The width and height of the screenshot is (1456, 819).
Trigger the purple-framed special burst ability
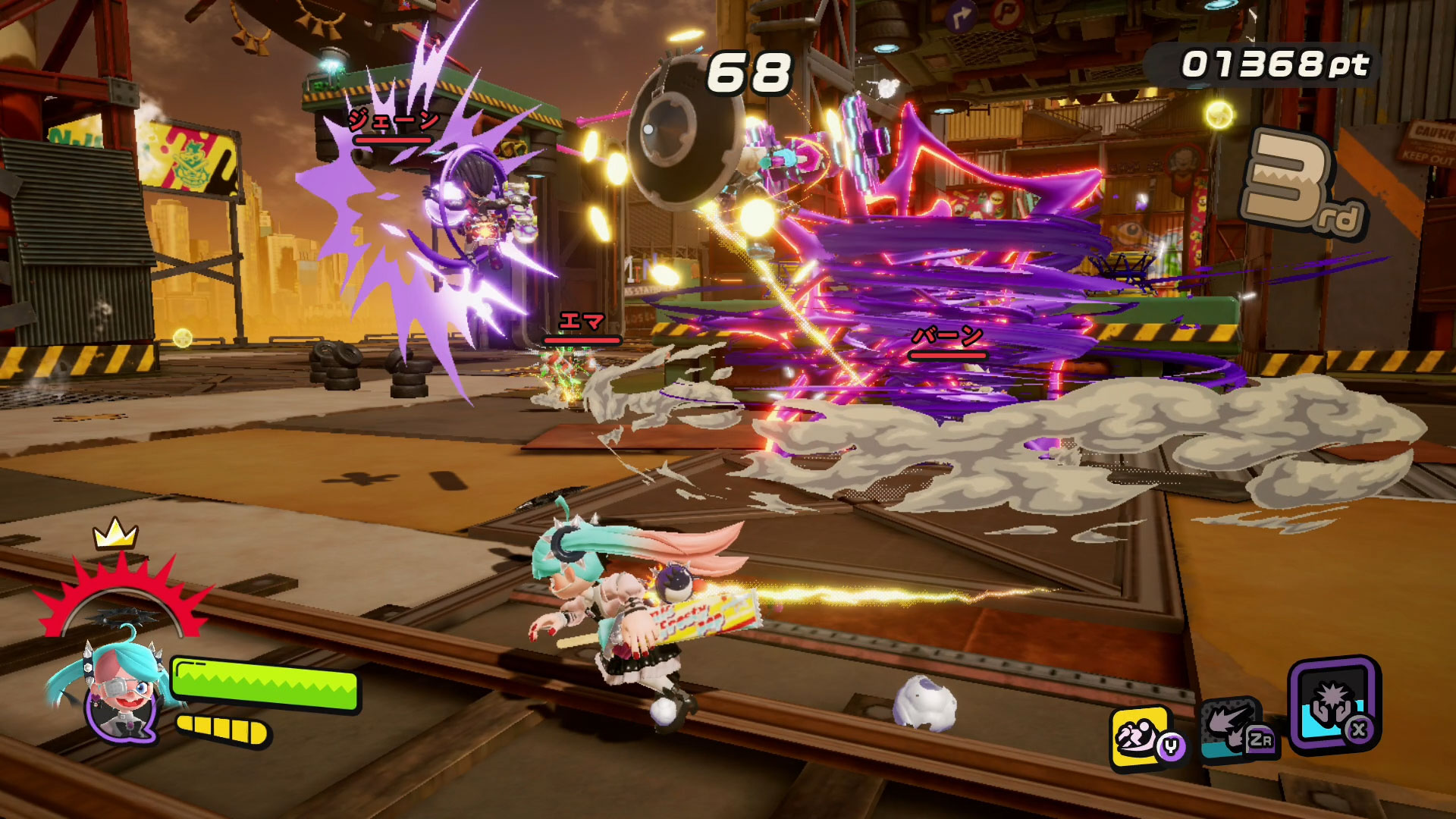pyautogui.click(x=1333, y=703)
